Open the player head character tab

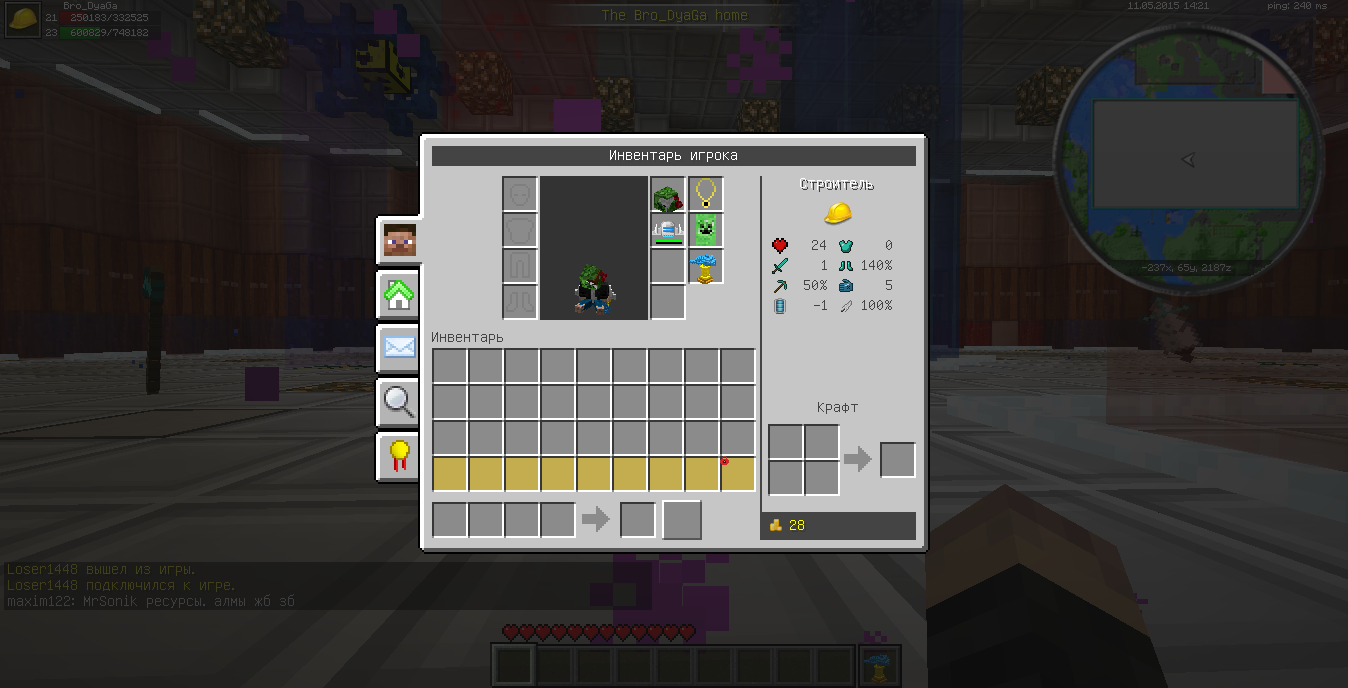pyautogui.click(x=399, y=240)
